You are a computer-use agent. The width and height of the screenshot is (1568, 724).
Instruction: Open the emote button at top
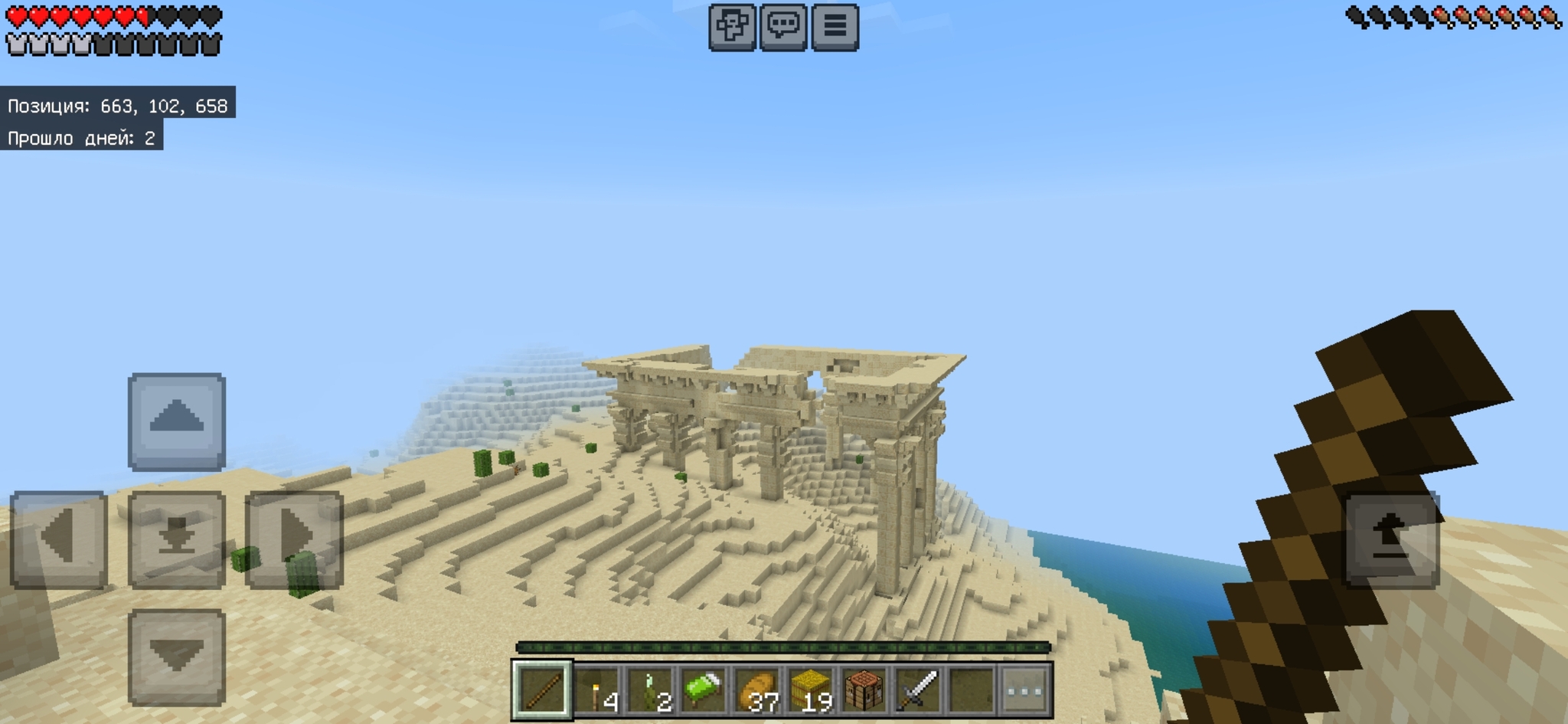(733, 27)
